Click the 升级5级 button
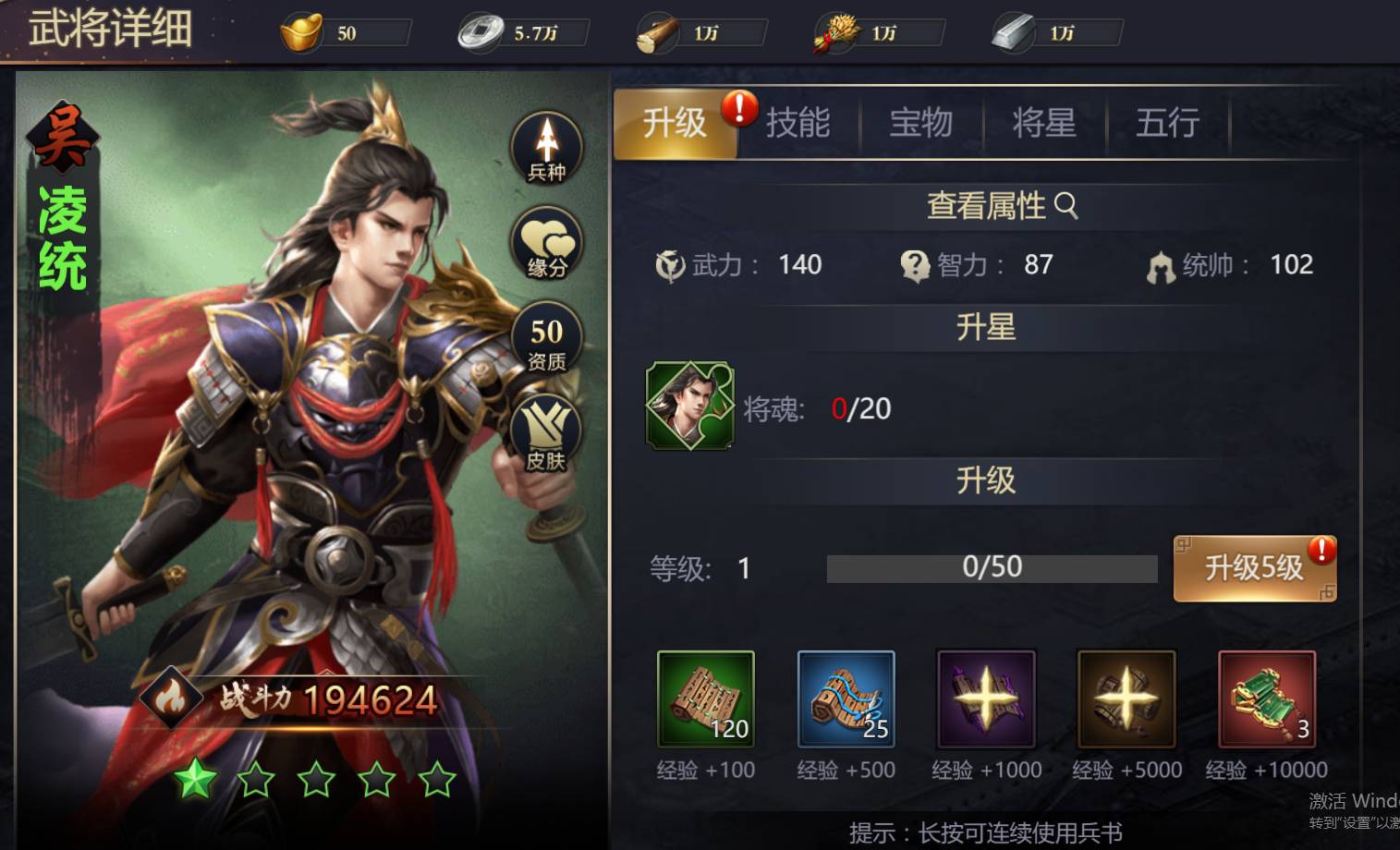The height and width of the screenshot is (850, 1400). point(1254,568)
